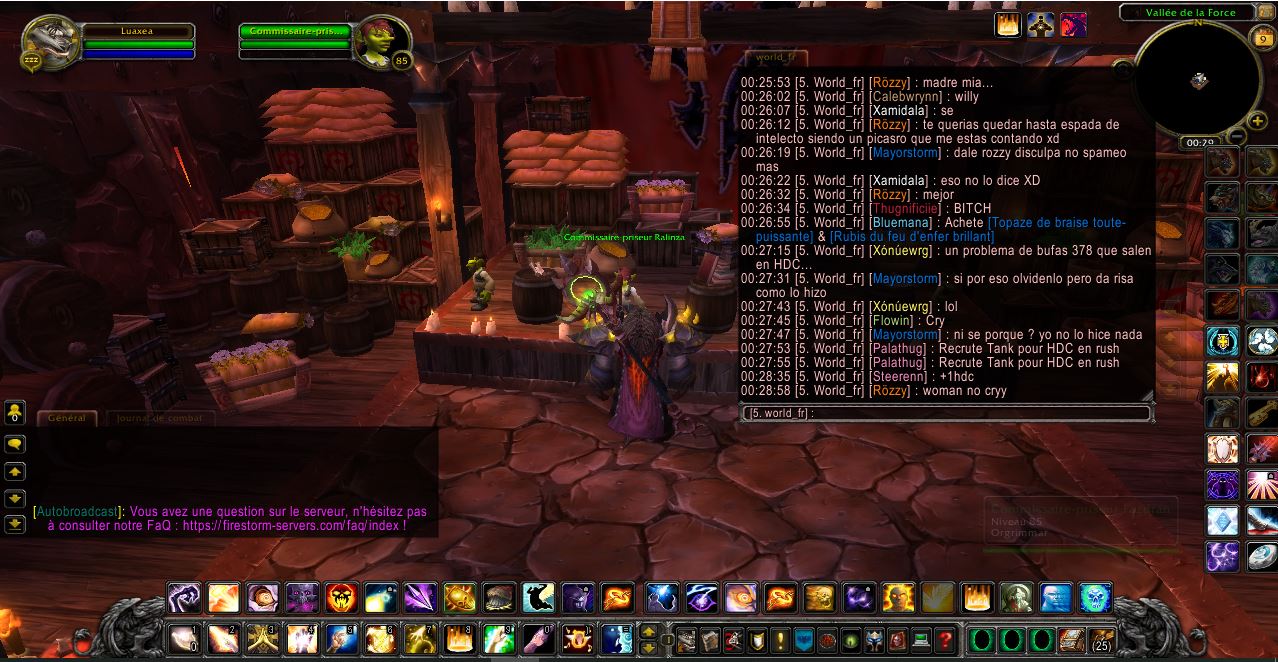Use the orange angry skull ability
This screenshot has width=1278, height=662.
342,598
